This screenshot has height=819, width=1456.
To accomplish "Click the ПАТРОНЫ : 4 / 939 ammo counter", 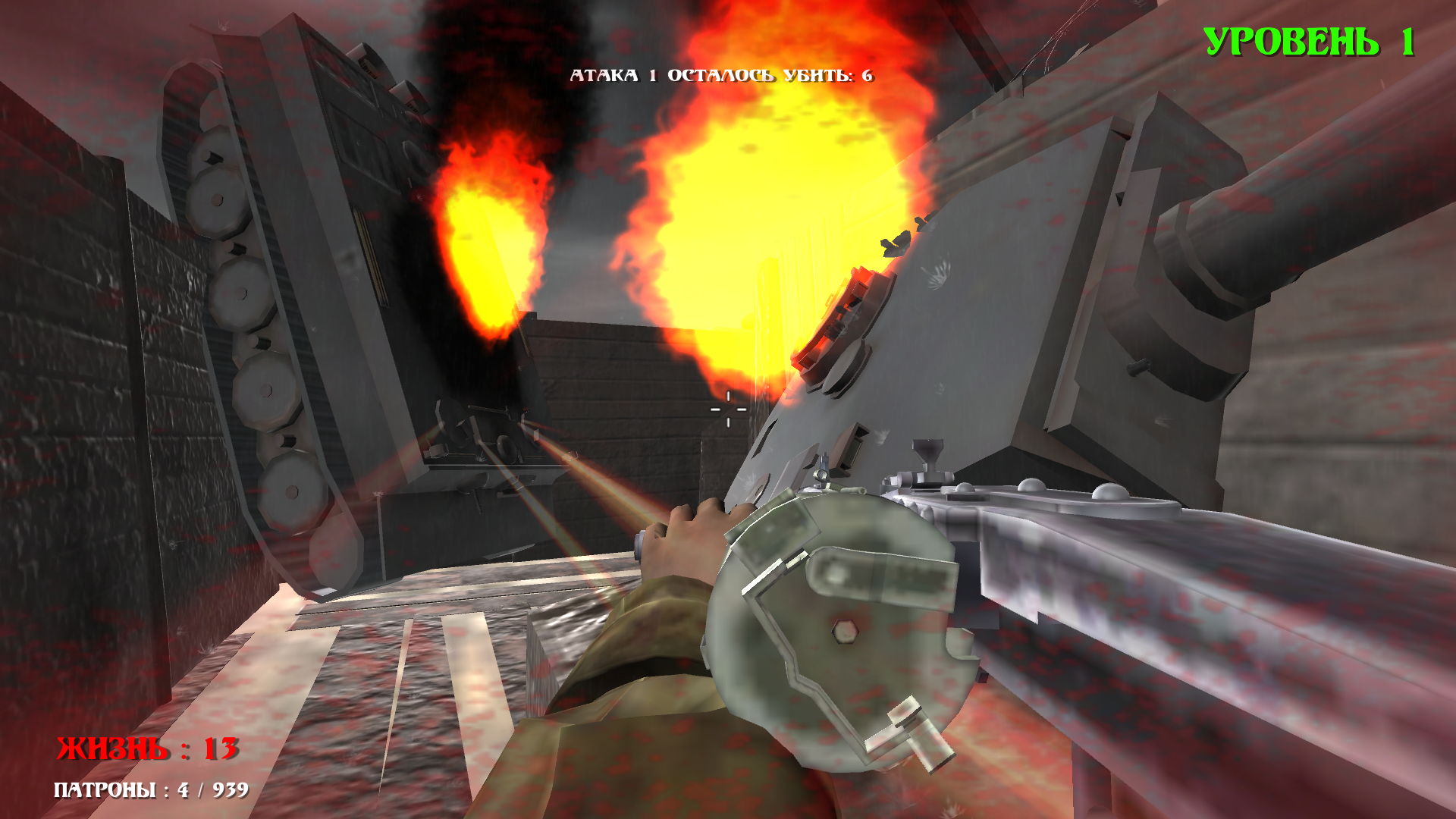I will pyautogui.click(x=150, y=791).
